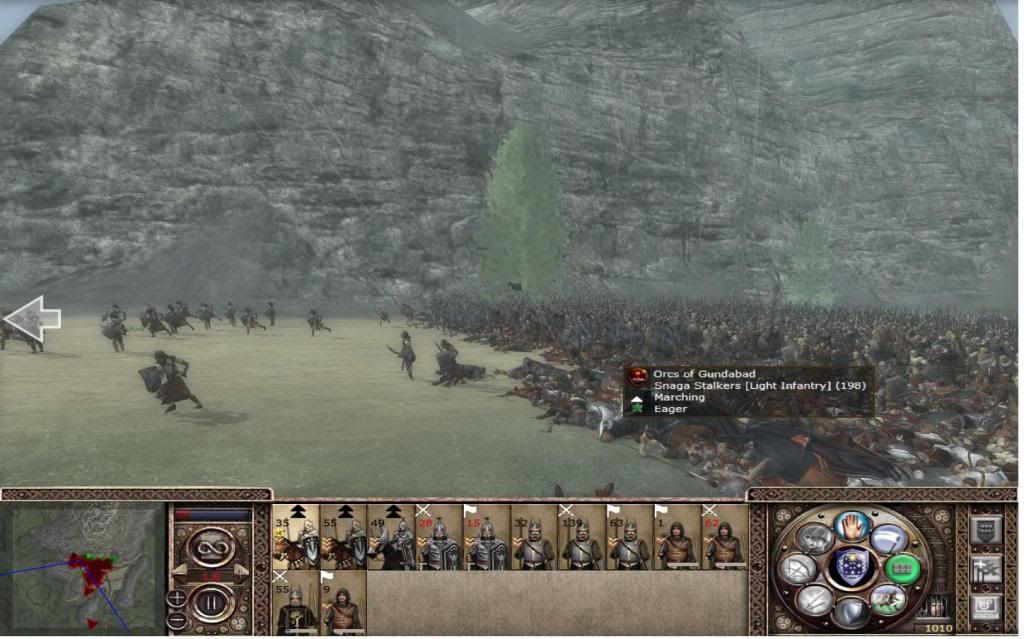This screenshot has height=639, width=1024.
Task: Toggle the green group formation button
Action: pyautogui.click(x=902, y=568)
